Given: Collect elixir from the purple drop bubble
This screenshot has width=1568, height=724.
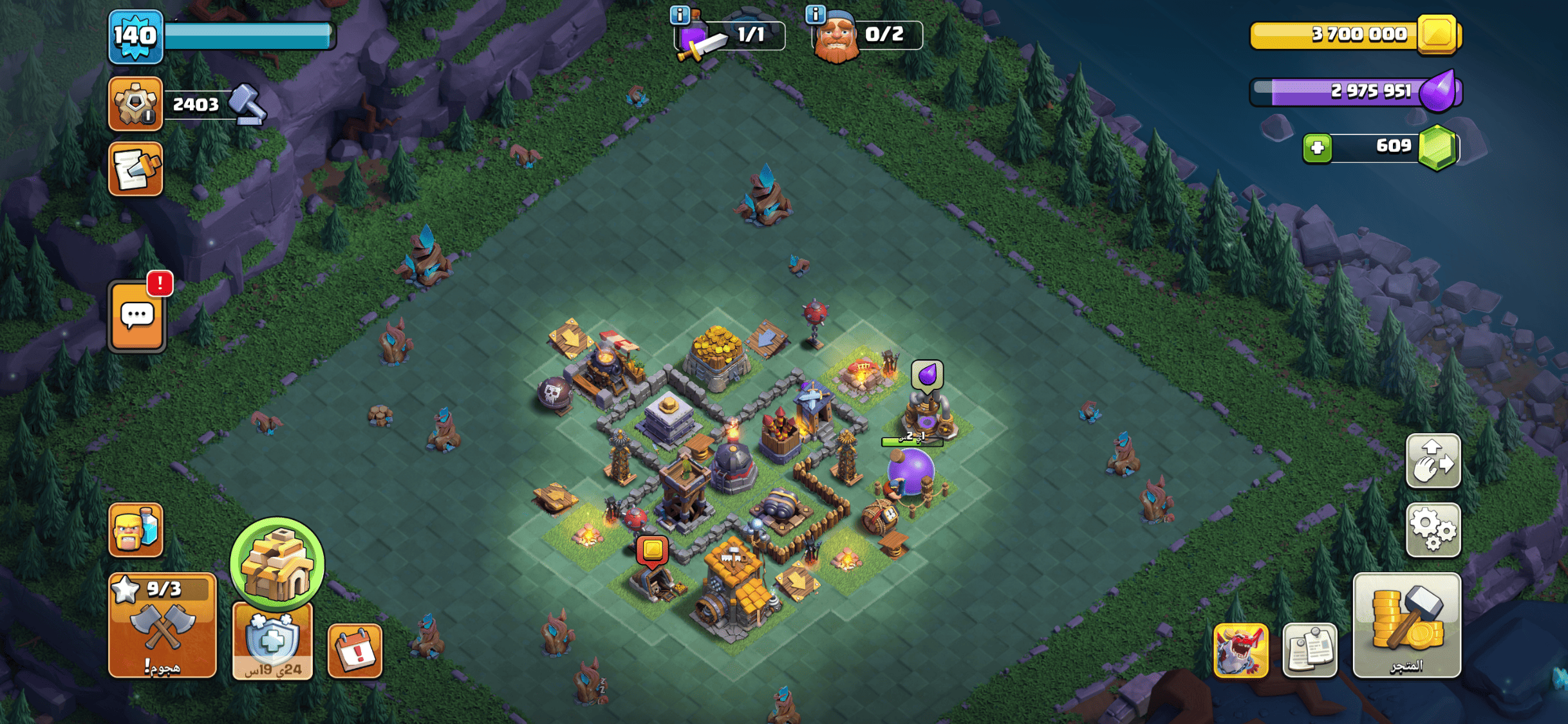Looking at the screenshot, I should tap(927, 375).
